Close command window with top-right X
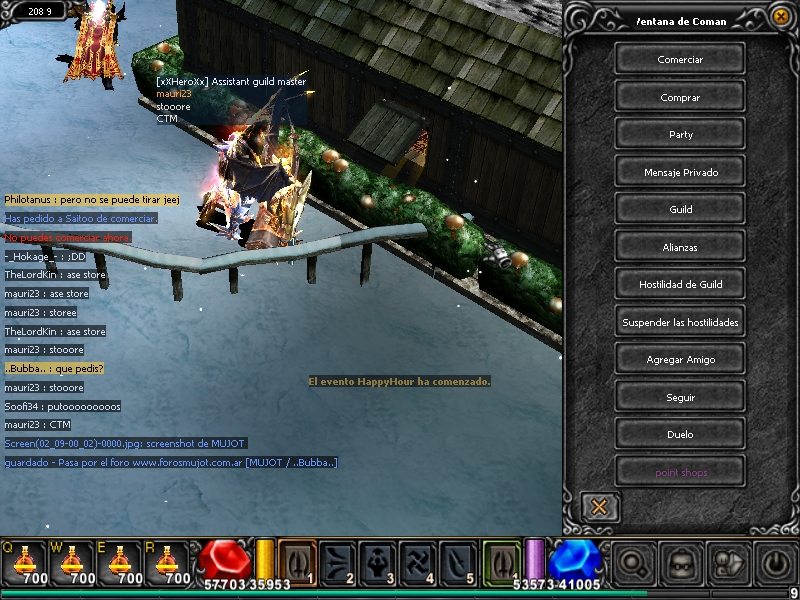 (781, 16)
